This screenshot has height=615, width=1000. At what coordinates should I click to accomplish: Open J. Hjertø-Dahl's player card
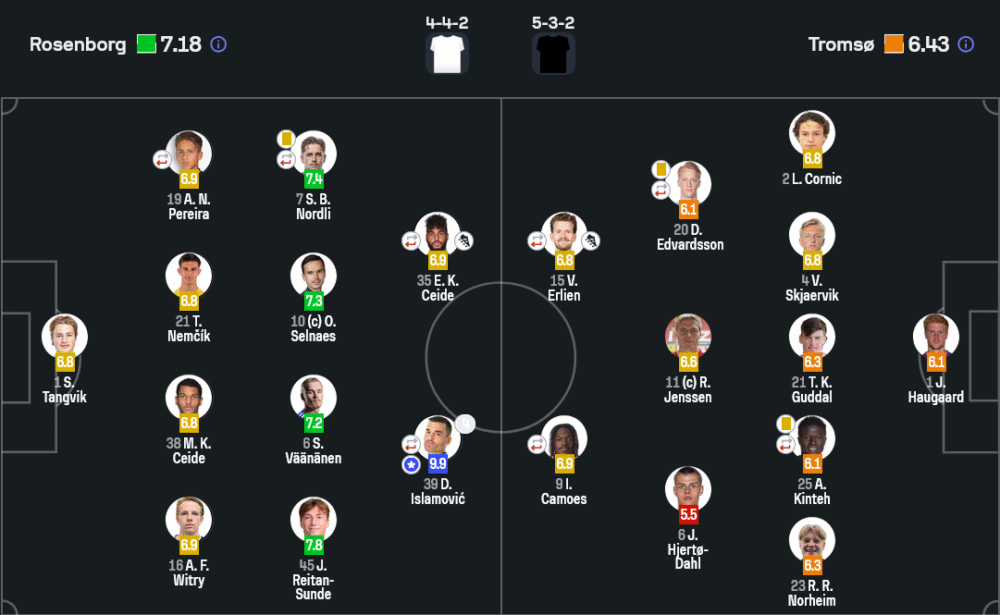pyautogui.click(x=688, y=490)
